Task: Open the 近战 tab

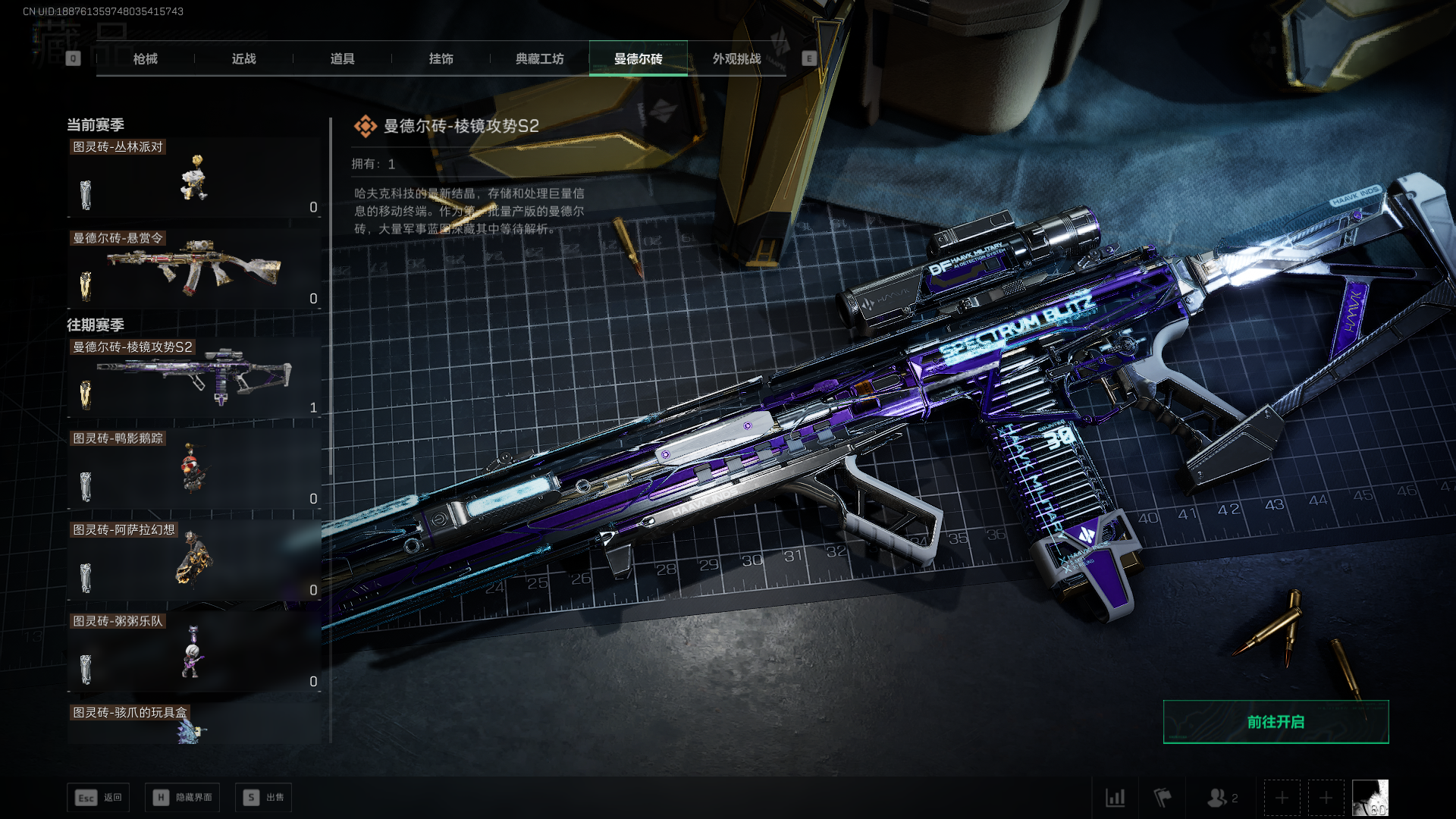Action: point(243,59)
